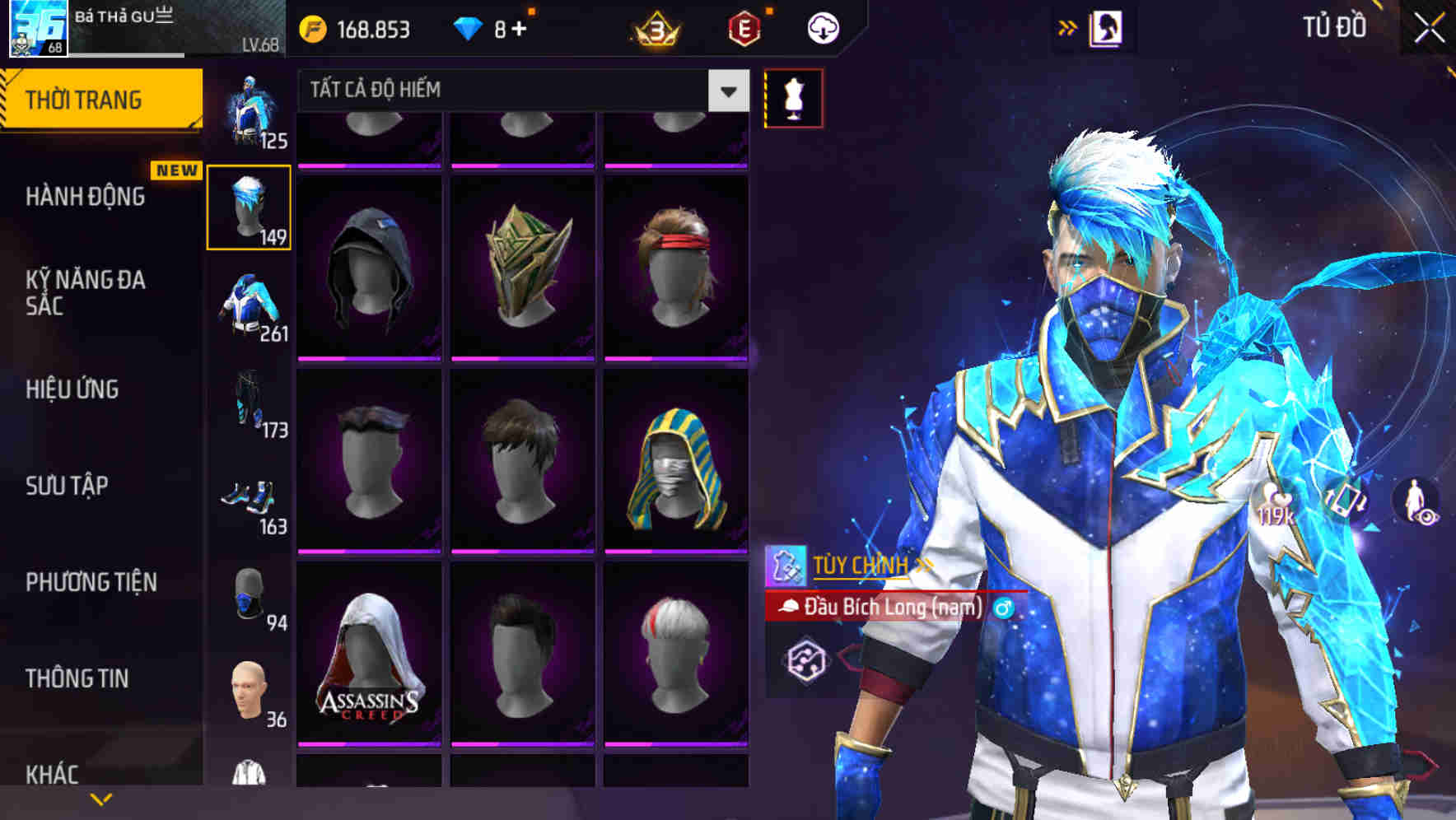The image size is (1456, 820).
Task: Select the mannequin outfit preview icon above the grid
Action: pyautogui.click(x=793, y=97)
